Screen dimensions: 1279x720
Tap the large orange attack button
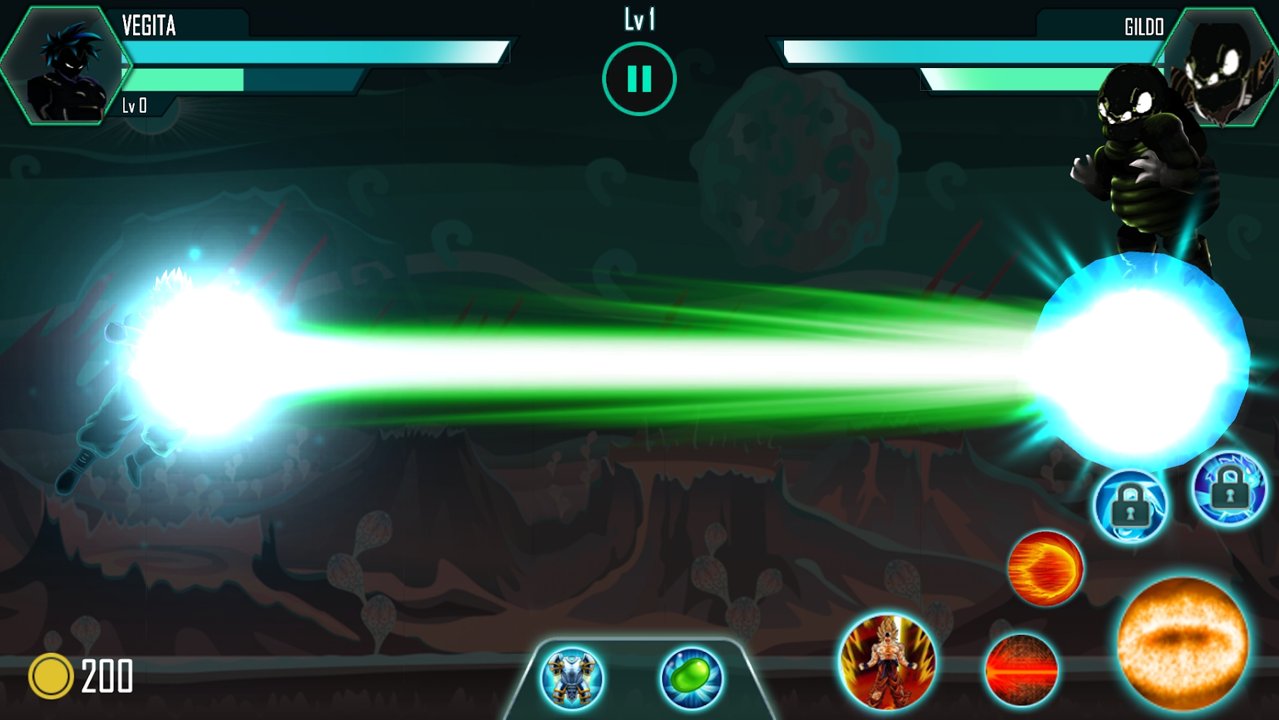(1182, 643)
